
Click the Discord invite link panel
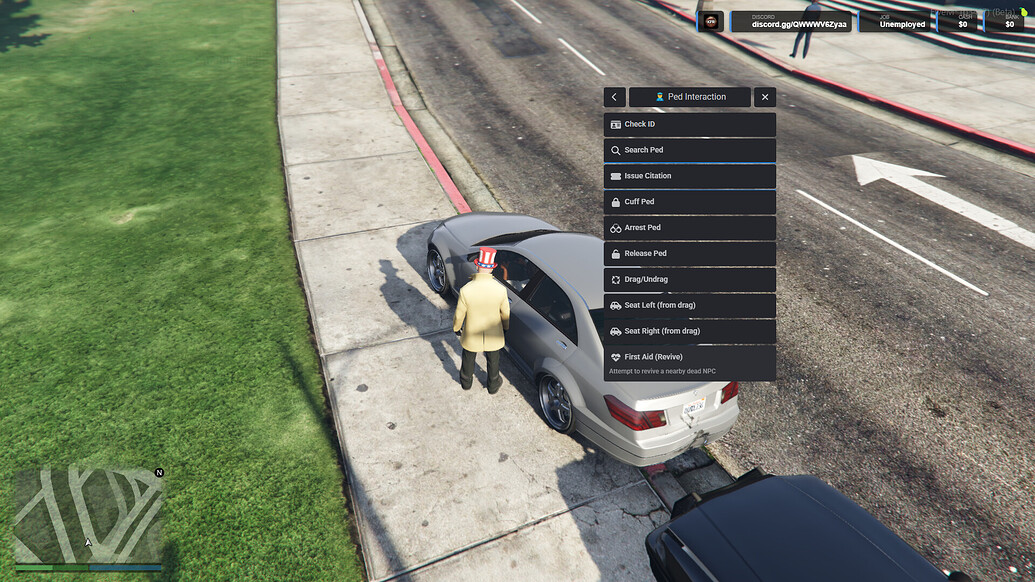[791, 21]
